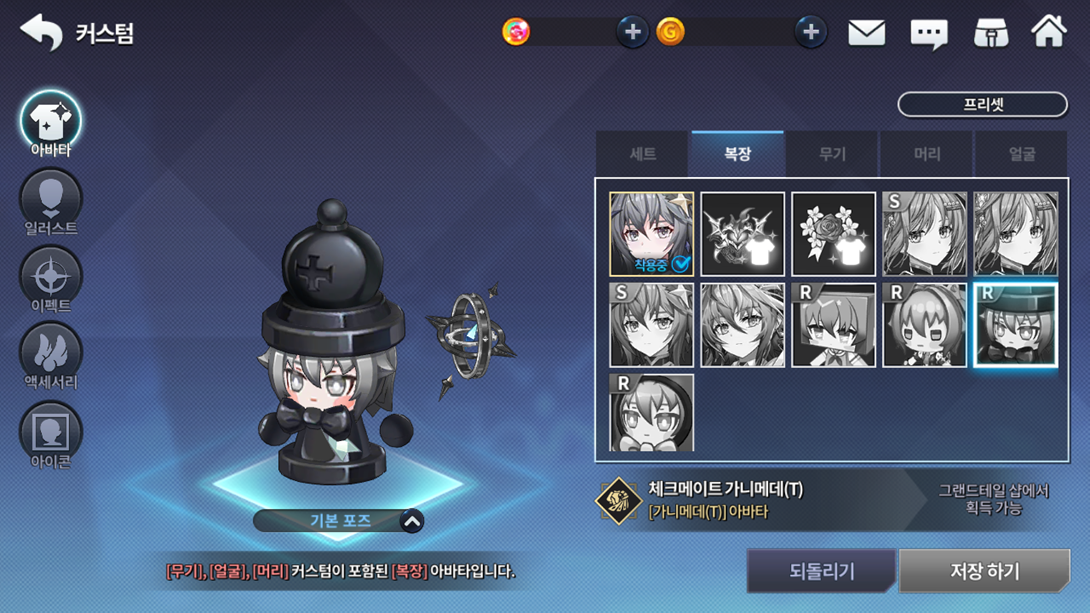Add more gold coin currency
The height and width of the screenshot is (613, 1090).
tap(810, 32)
